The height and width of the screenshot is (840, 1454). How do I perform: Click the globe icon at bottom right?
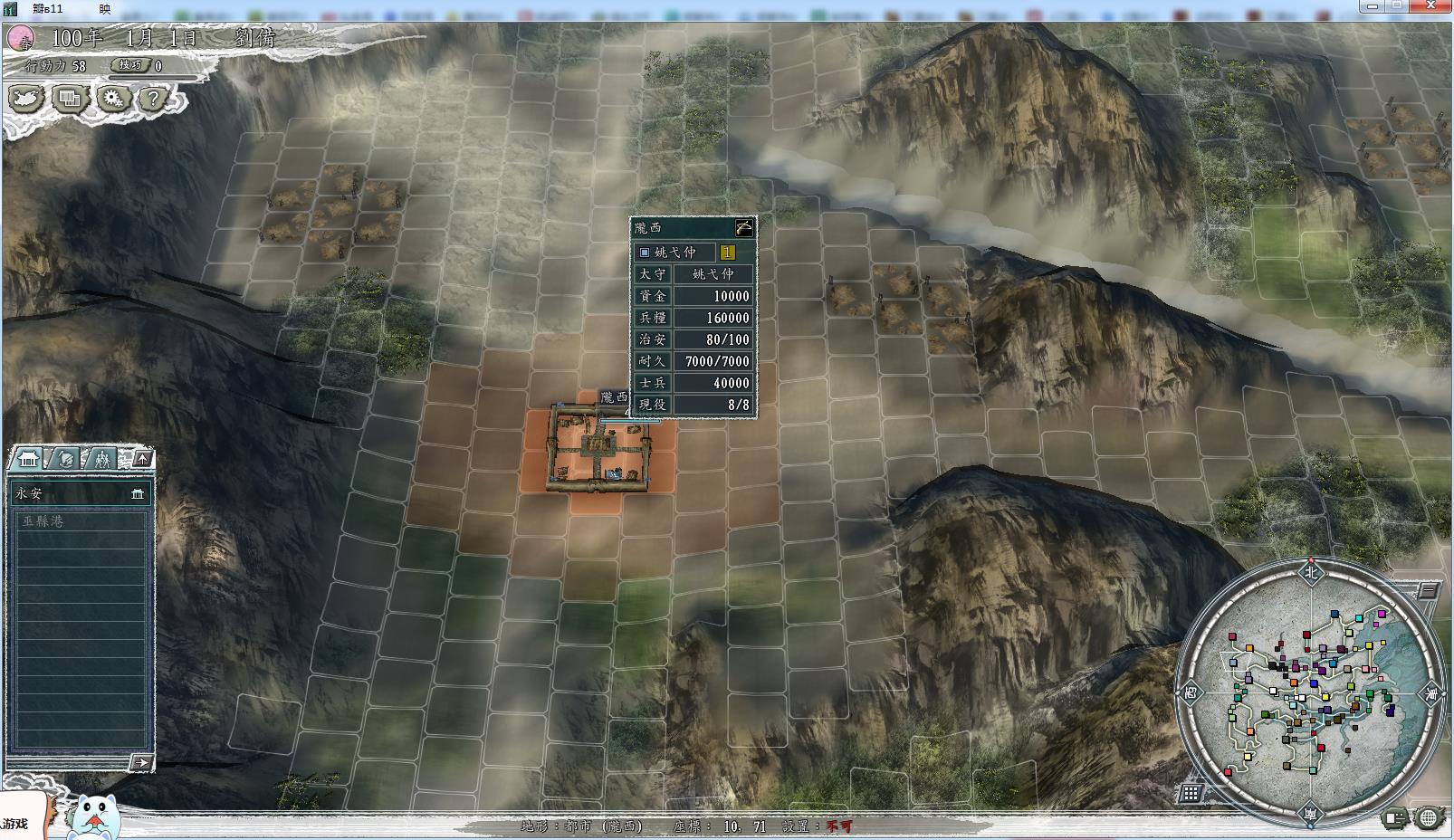(x=1428, y=817)
